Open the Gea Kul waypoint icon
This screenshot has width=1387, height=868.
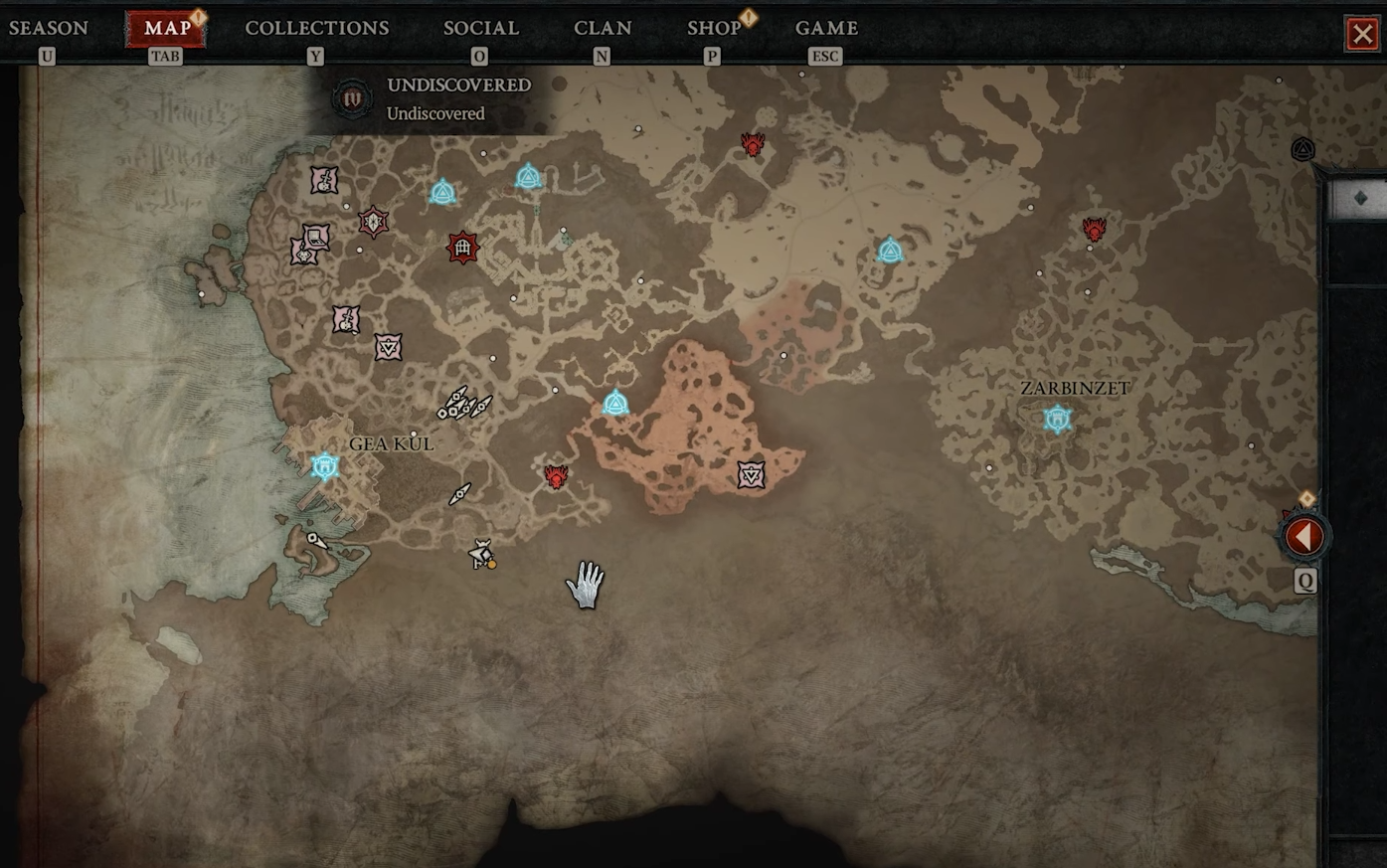point(323,465)
